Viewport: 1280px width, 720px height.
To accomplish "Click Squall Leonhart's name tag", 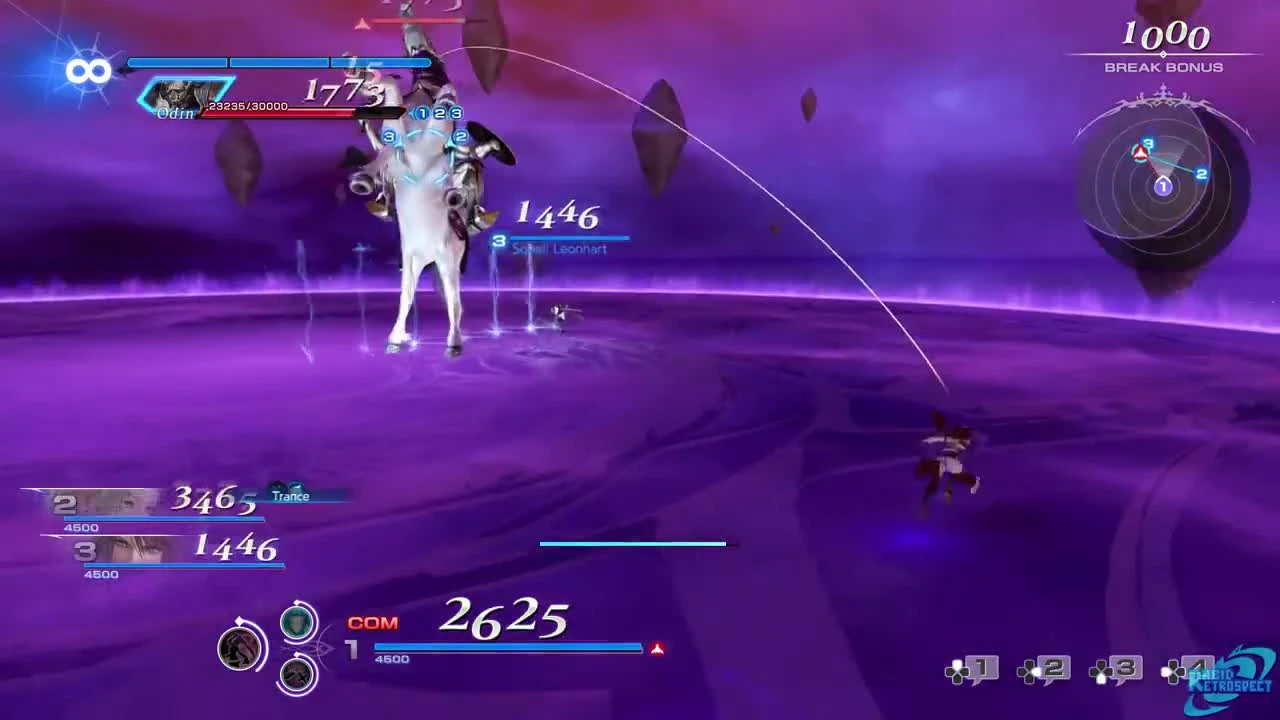I will click(558, 249).
